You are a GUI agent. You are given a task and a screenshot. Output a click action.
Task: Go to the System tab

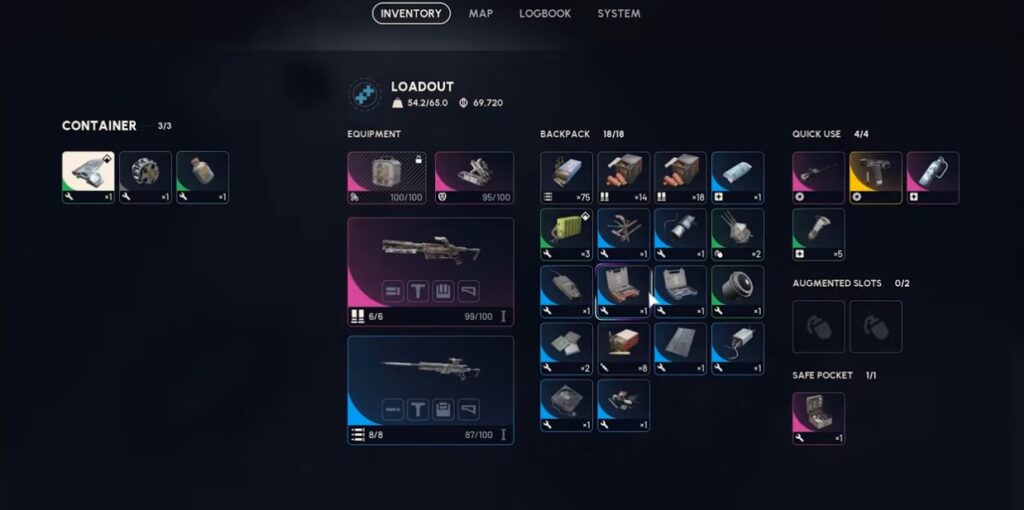point(619,14)
